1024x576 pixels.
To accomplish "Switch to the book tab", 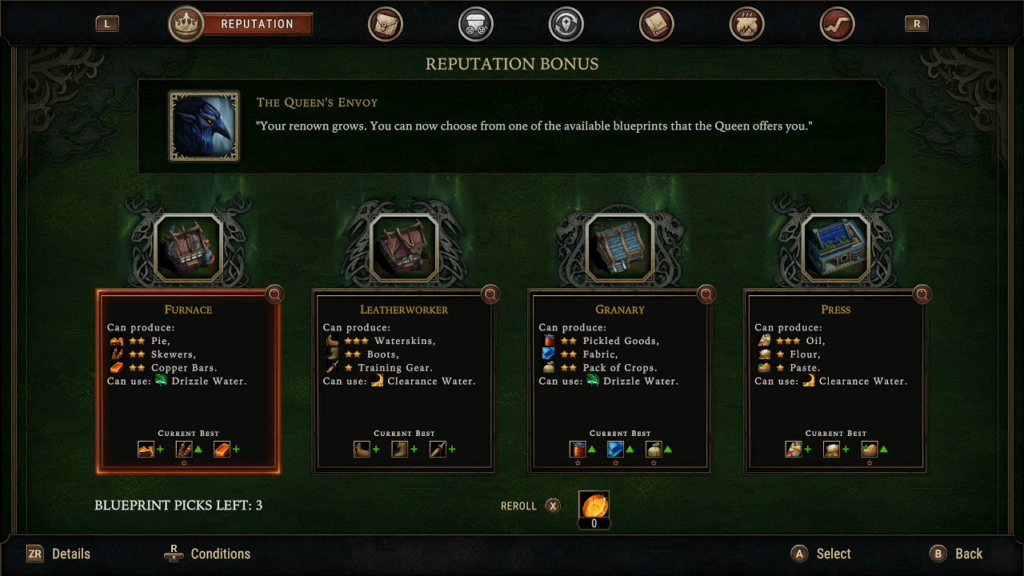I will pyautogui.click(x=656, y=24).
